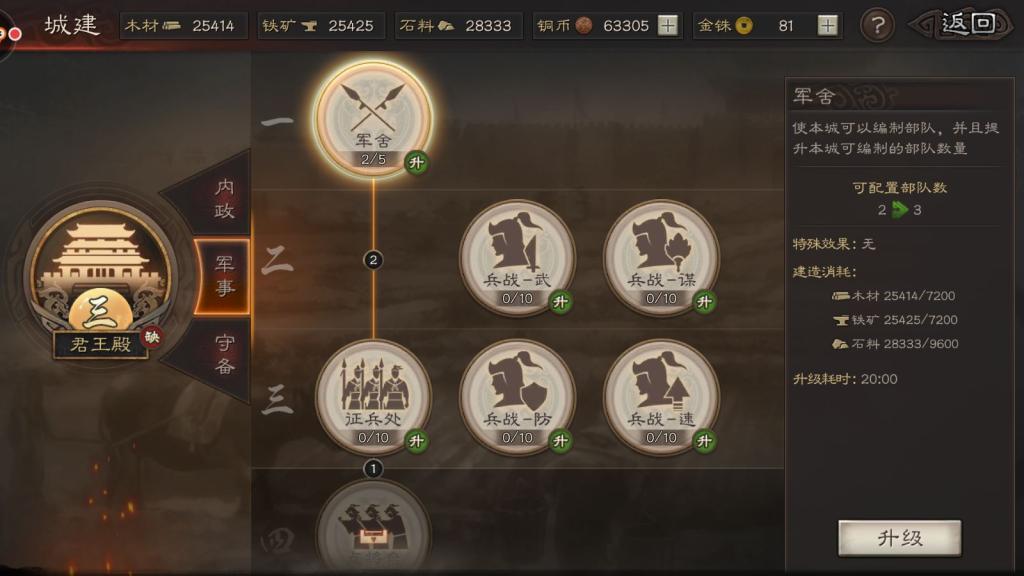Add more 铜币 copper coins

point(668,26)
